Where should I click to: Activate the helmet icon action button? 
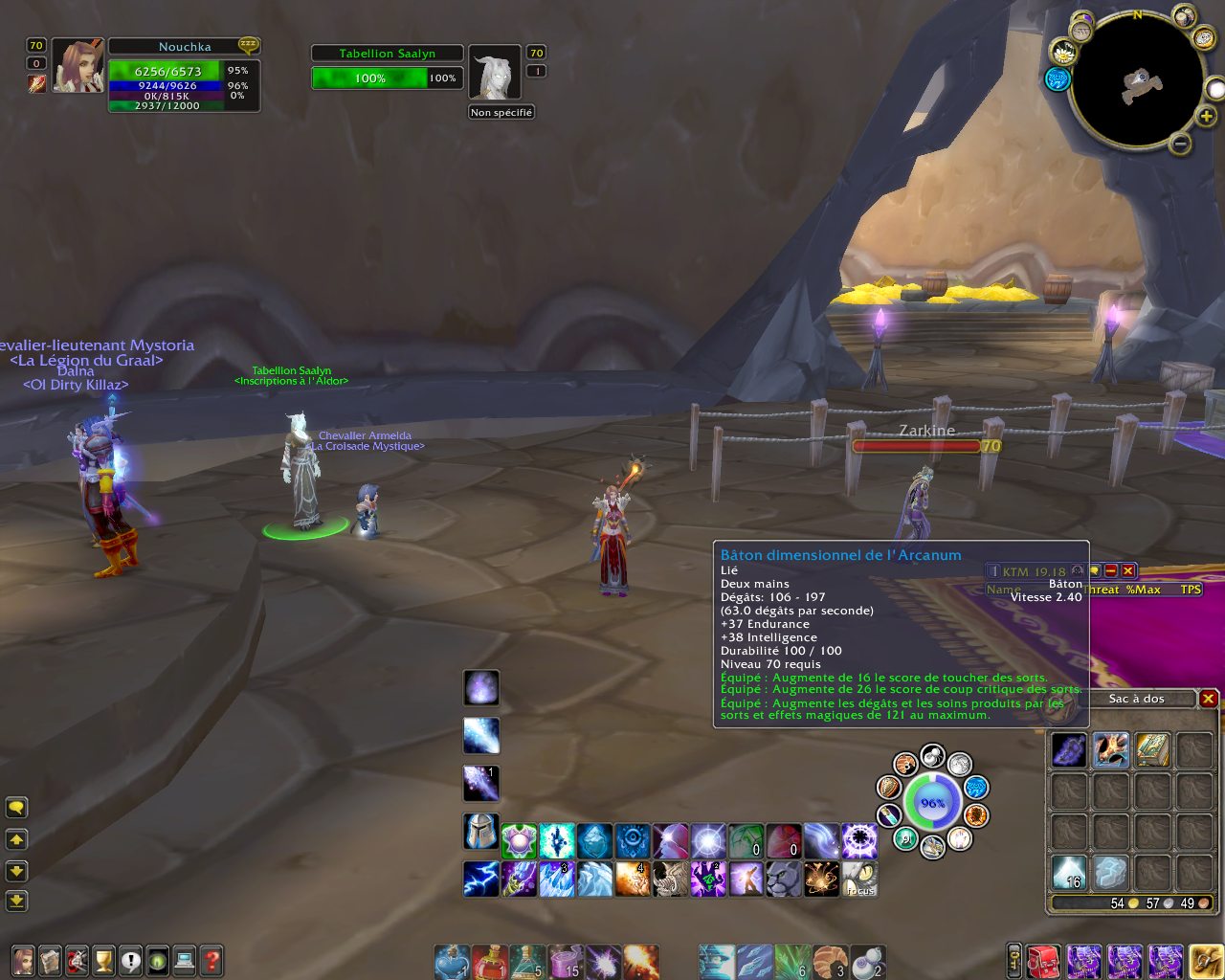tap(480, 831)
